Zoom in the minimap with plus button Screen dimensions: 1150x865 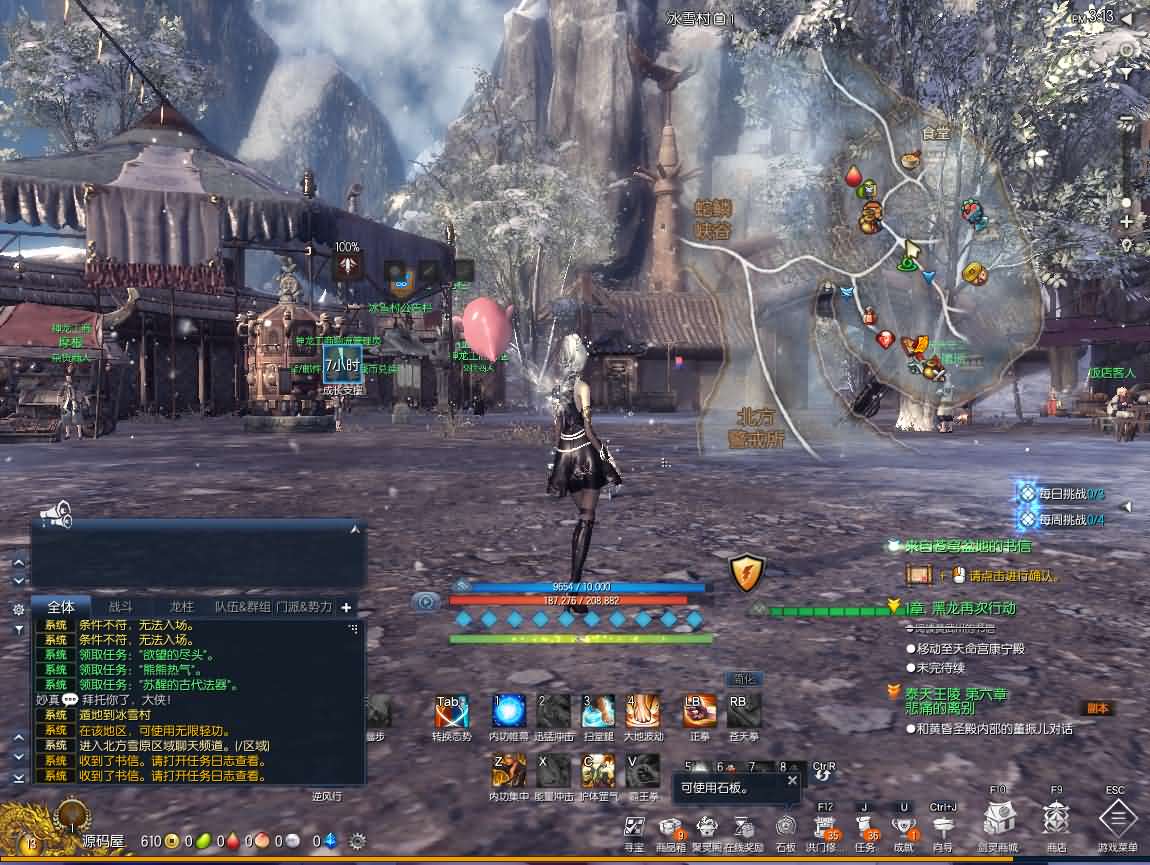(1127, 221)
